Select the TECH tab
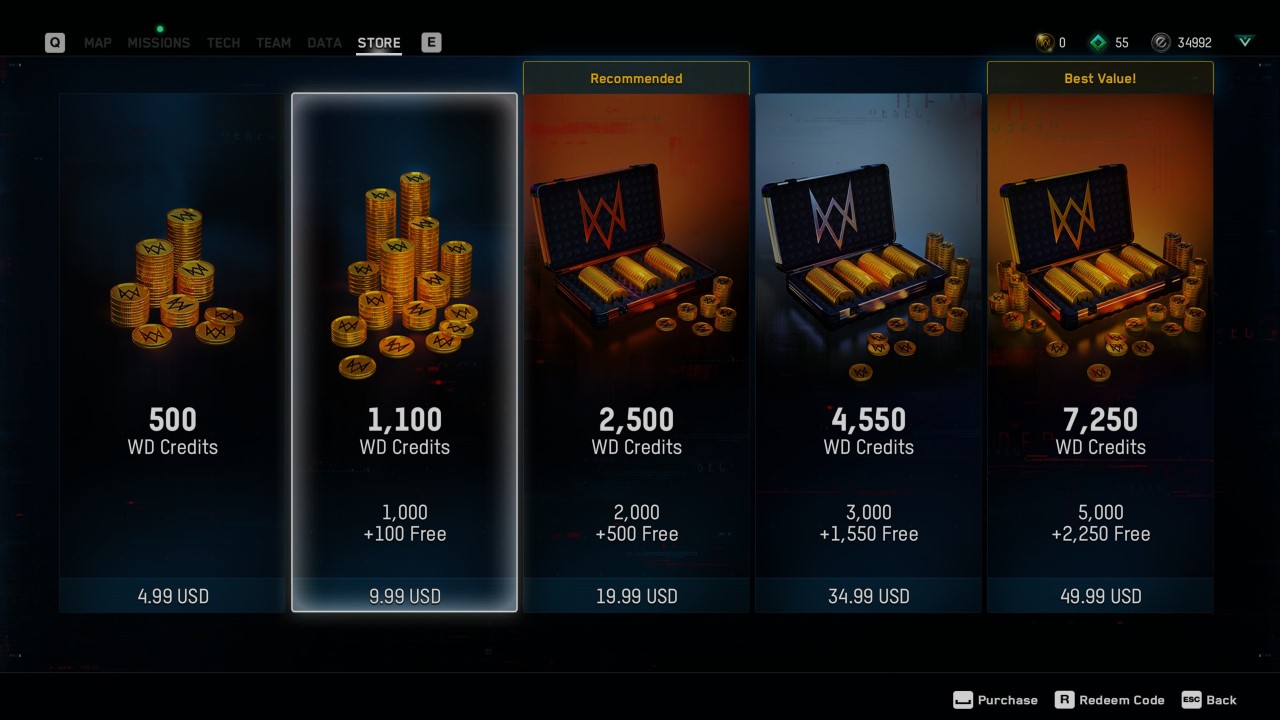The height and width of the screenshot is (720, 1280). coord(223,43)
